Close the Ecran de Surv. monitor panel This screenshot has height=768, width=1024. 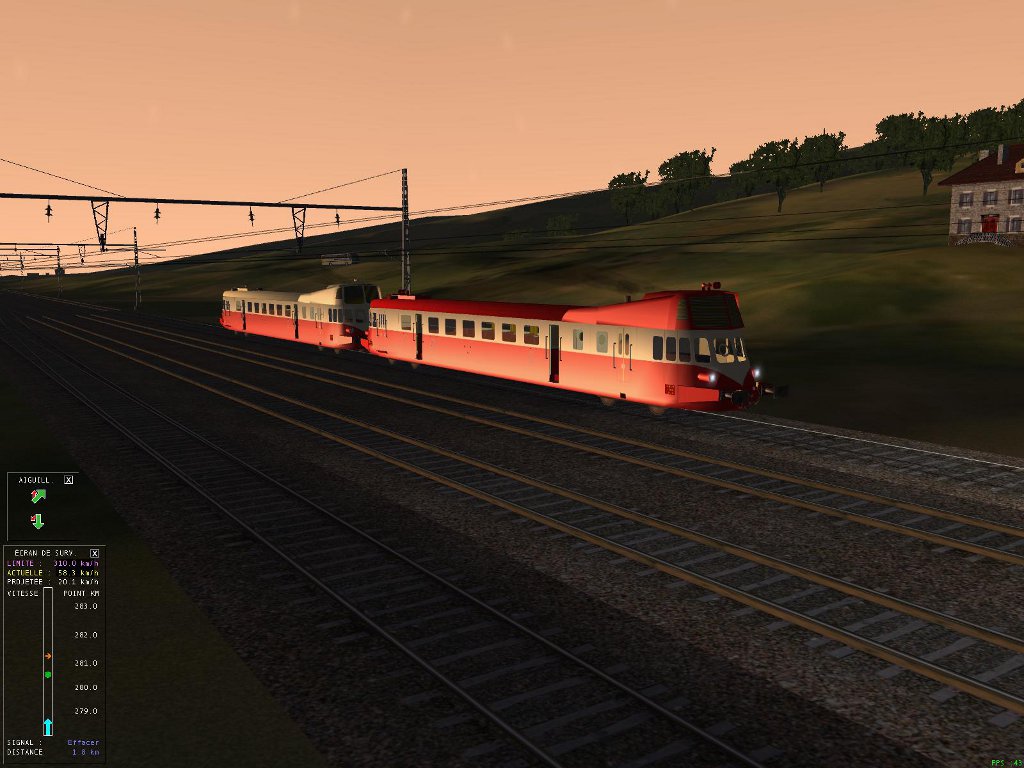tap(94, 553)
